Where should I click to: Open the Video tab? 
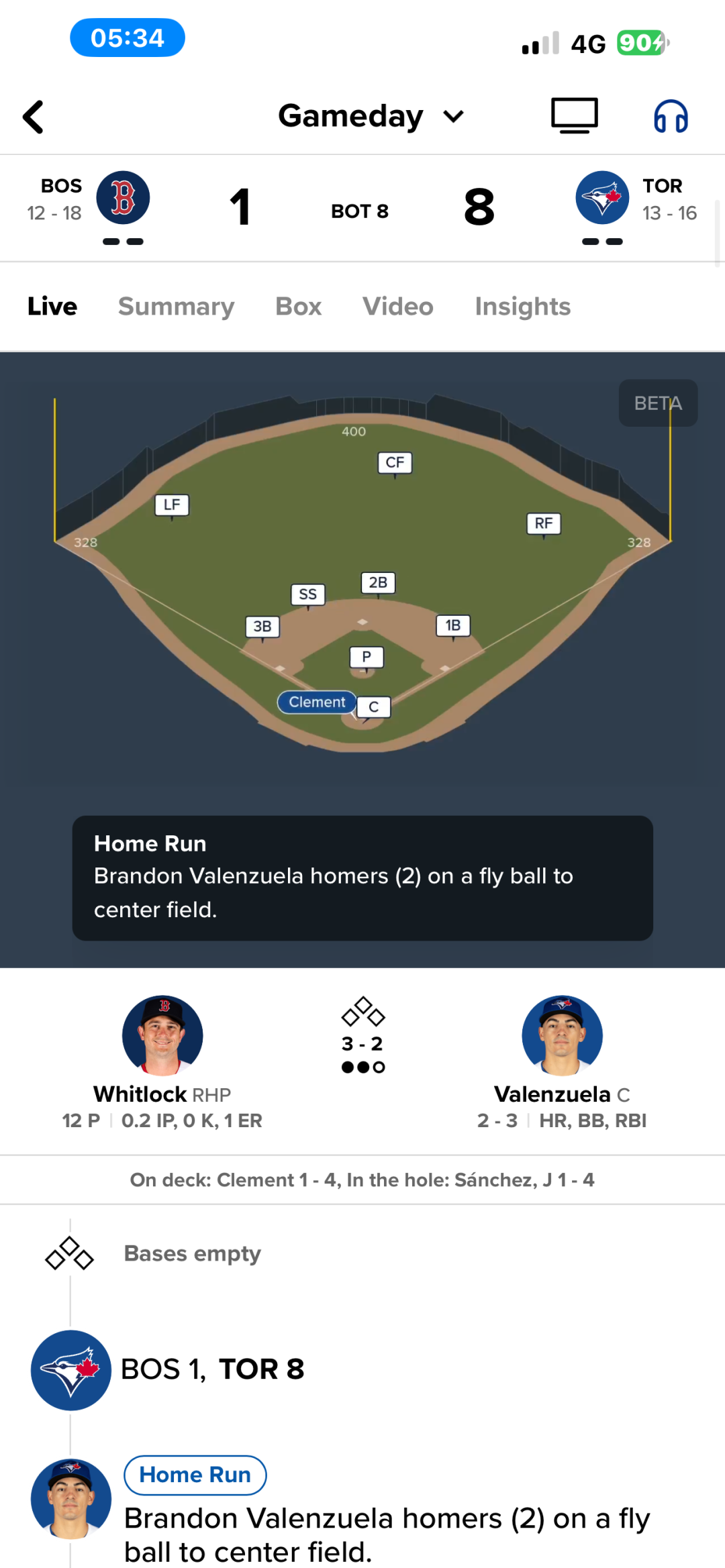(397, 307)
